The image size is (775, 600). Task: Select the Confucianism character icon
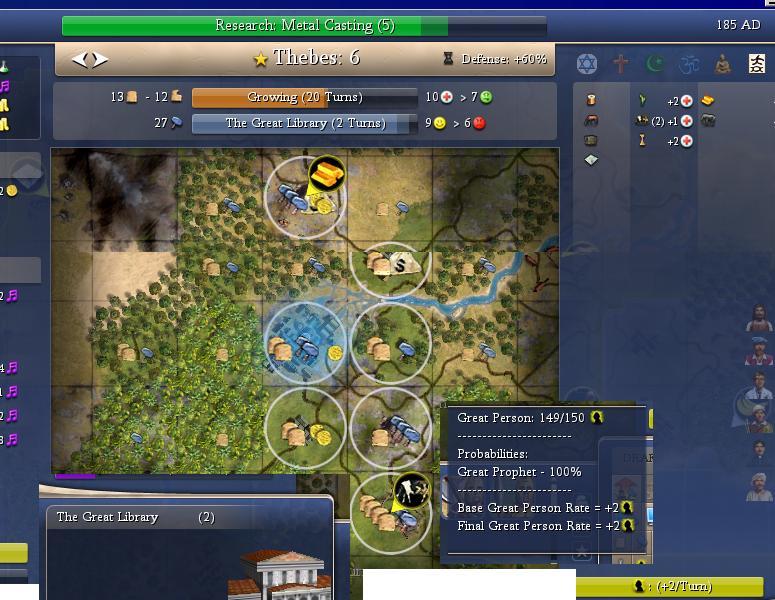pos(756,65)
